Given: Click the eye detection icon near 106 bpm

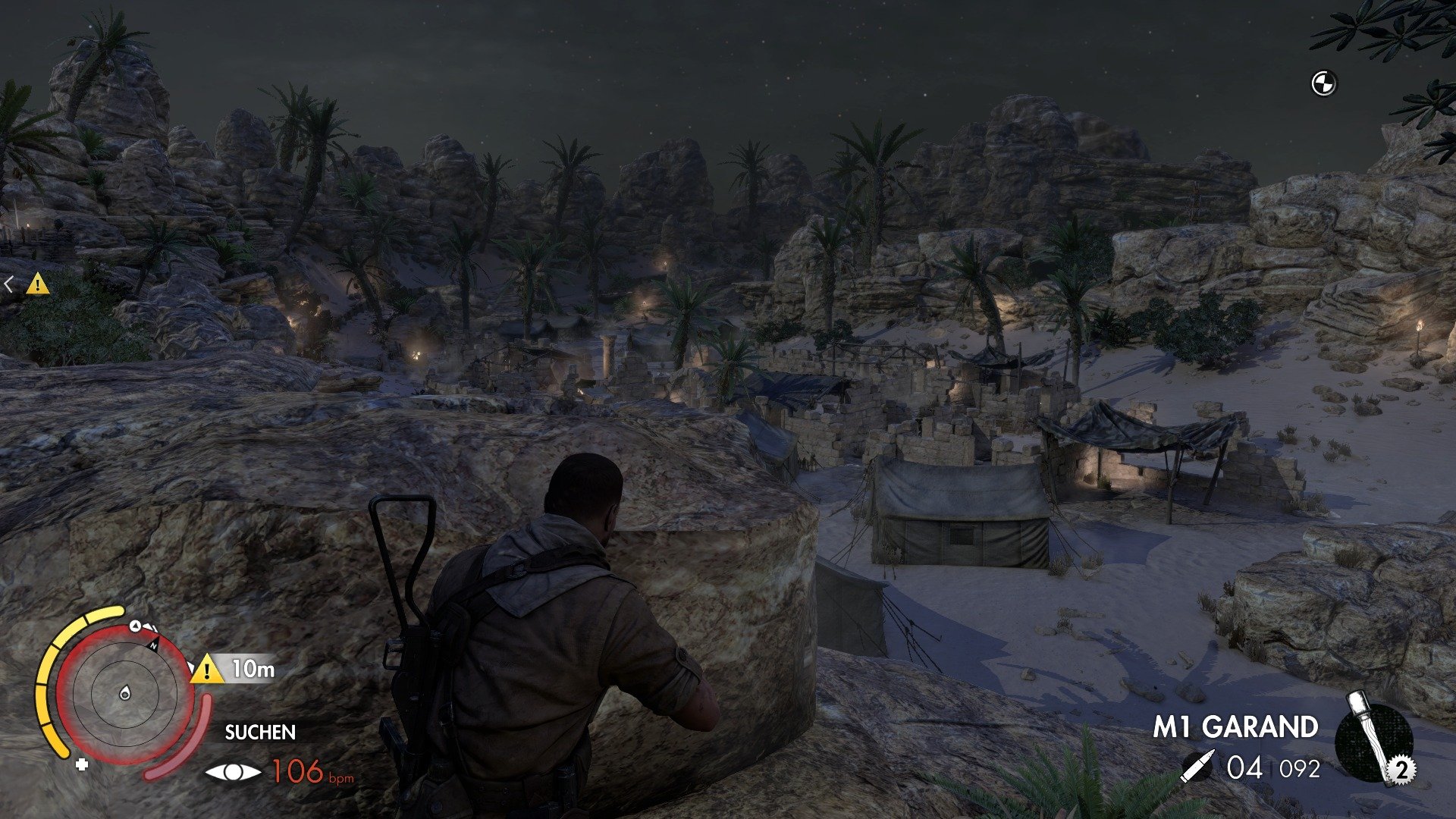Looking at the screenshot, I should pos(233,772).
